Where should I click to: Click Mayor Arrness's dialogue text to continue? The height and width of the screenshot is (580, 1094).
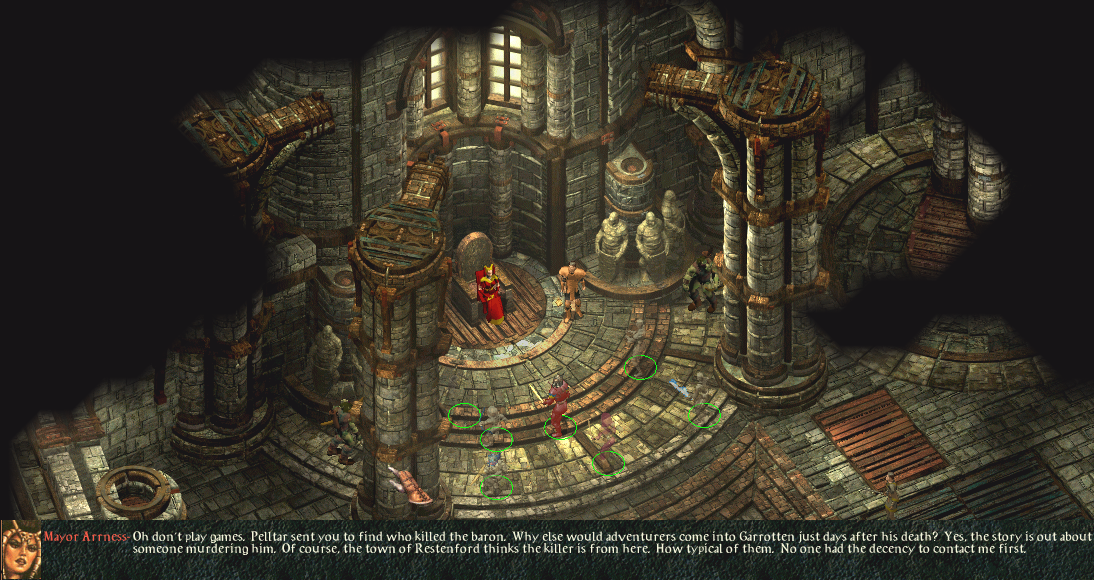pos(580,542)
